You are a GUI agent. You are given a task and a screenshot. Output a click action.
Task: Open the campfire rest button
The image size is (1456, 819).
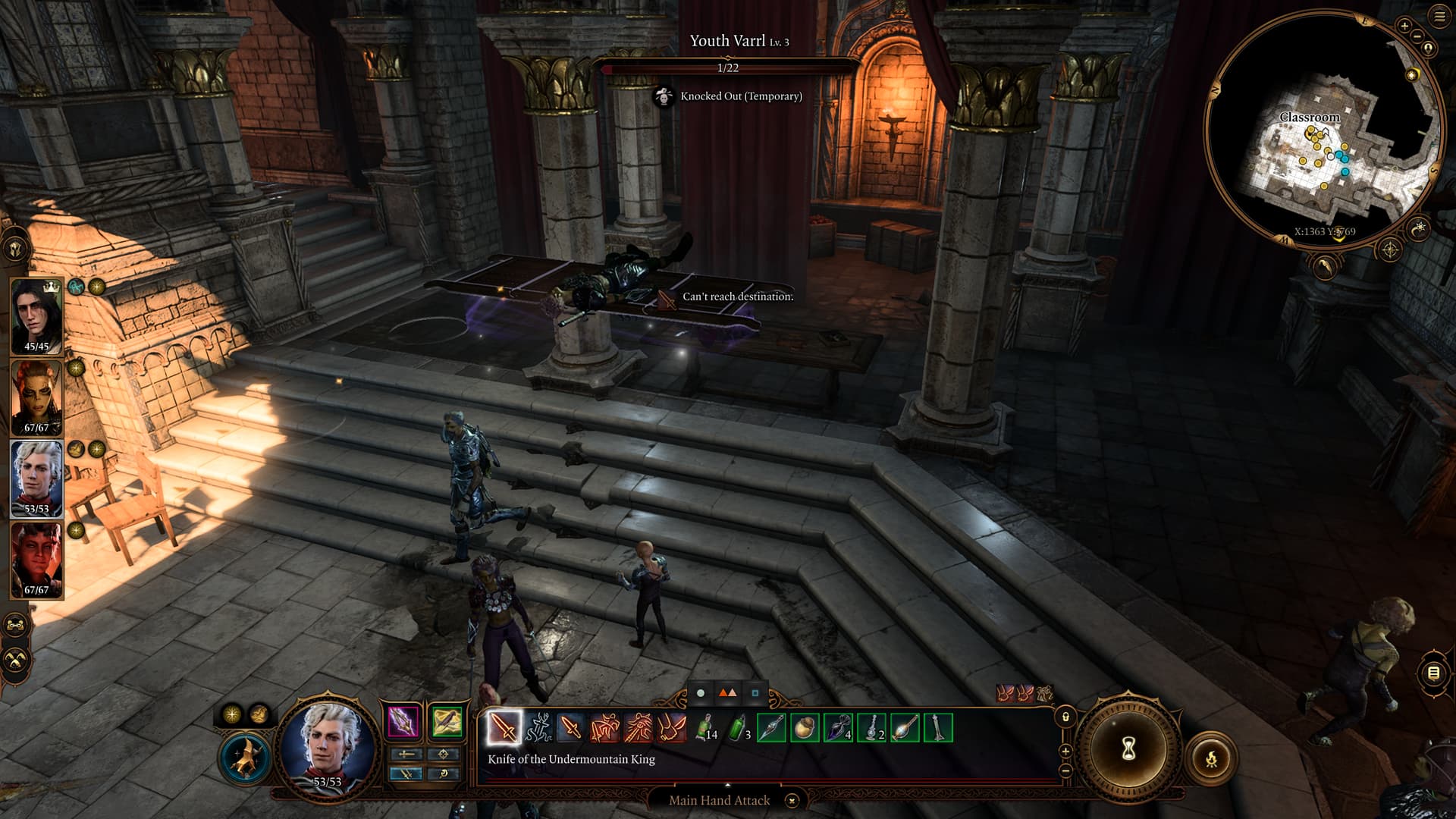point(1211,757)
